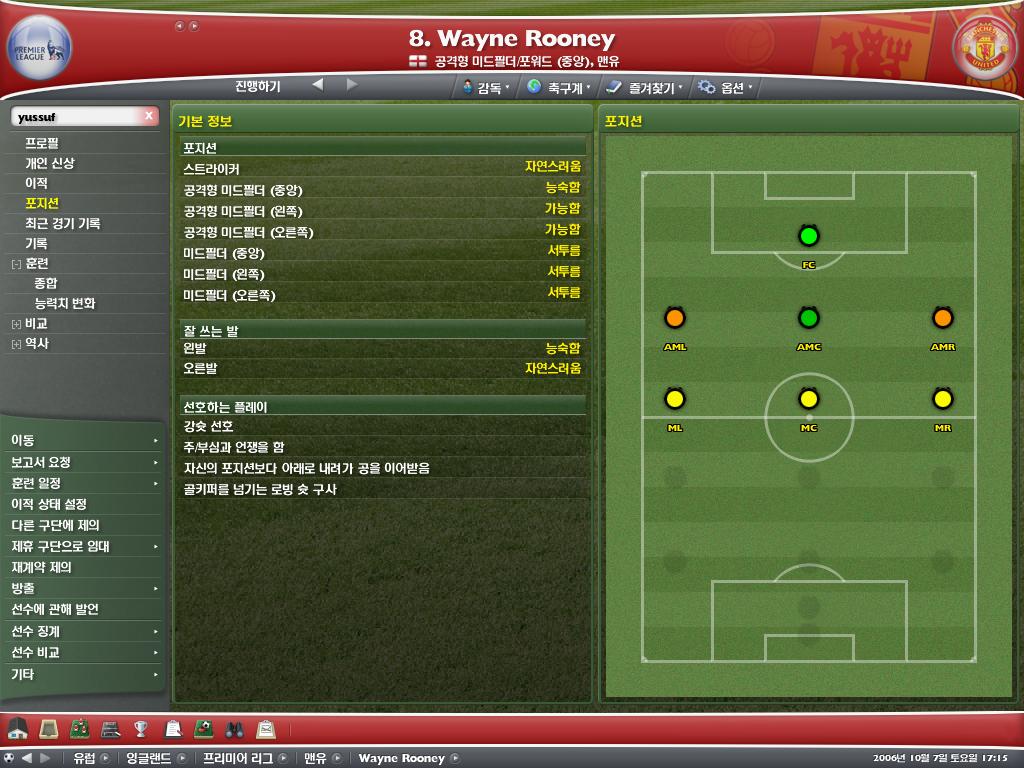Click the trophy icon in bottom toolbar
The image size is (1024, 768).
pos(141,727)
